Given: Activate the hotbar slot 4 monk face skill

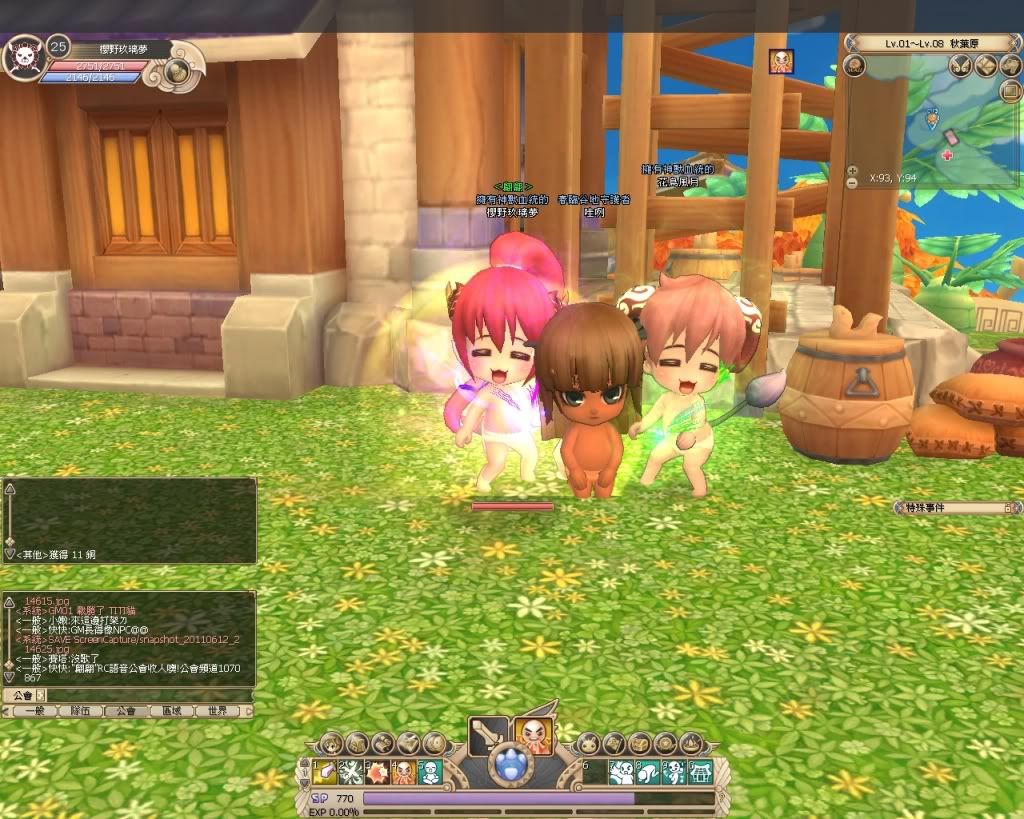Looking at the screenshot, I should (403, 771).
